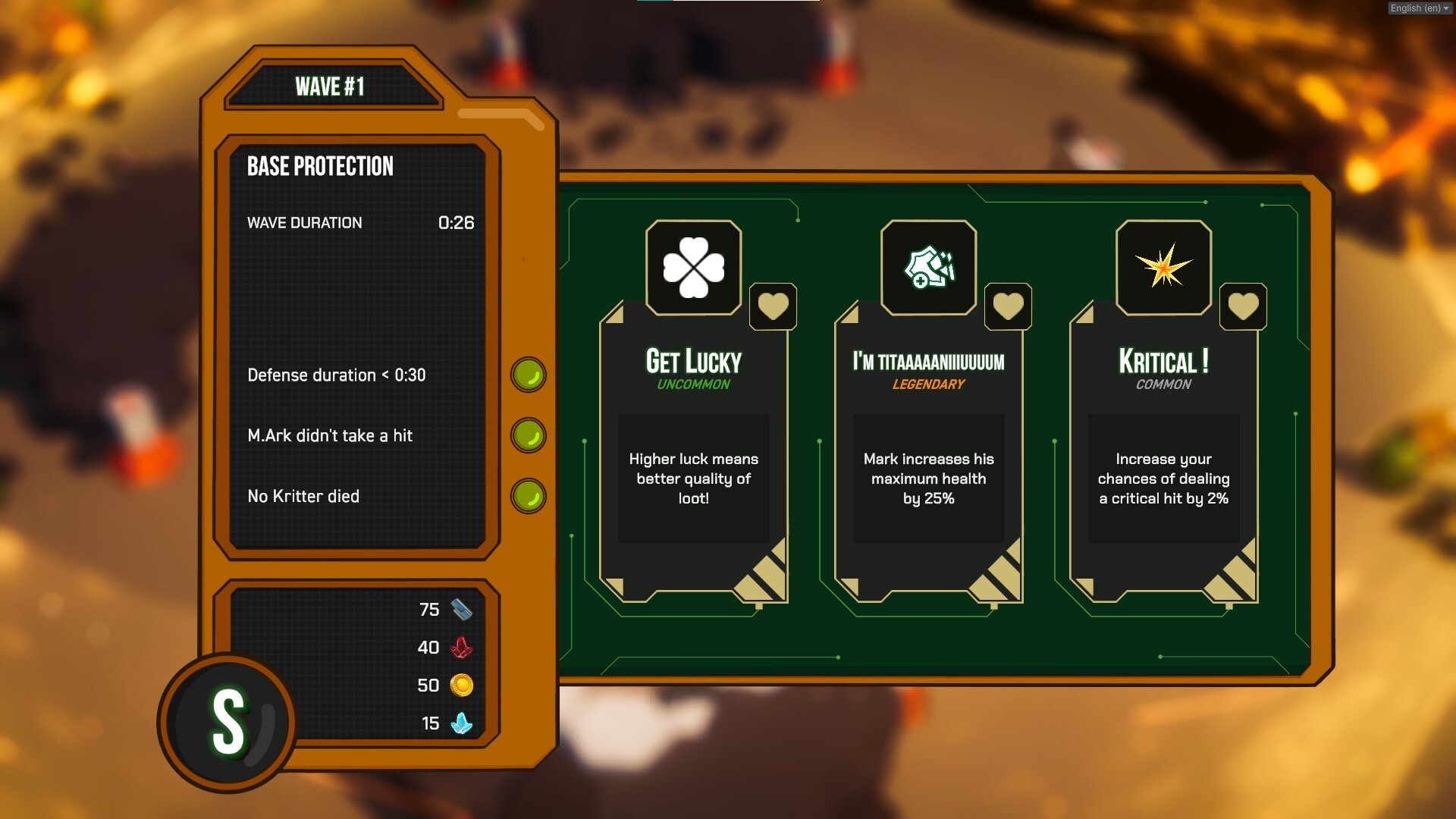Pick the Kritical ! common card

coord(1163,455)
